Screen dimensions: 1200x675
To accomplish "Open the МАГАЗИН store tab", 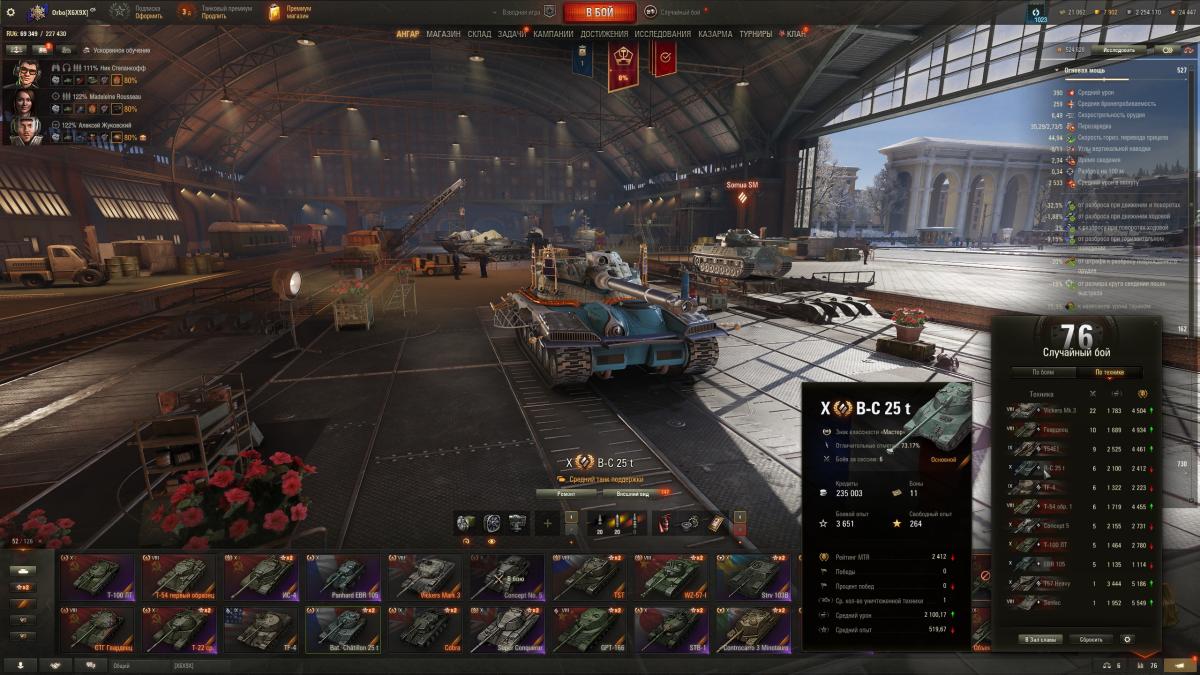I will (443, 34).
